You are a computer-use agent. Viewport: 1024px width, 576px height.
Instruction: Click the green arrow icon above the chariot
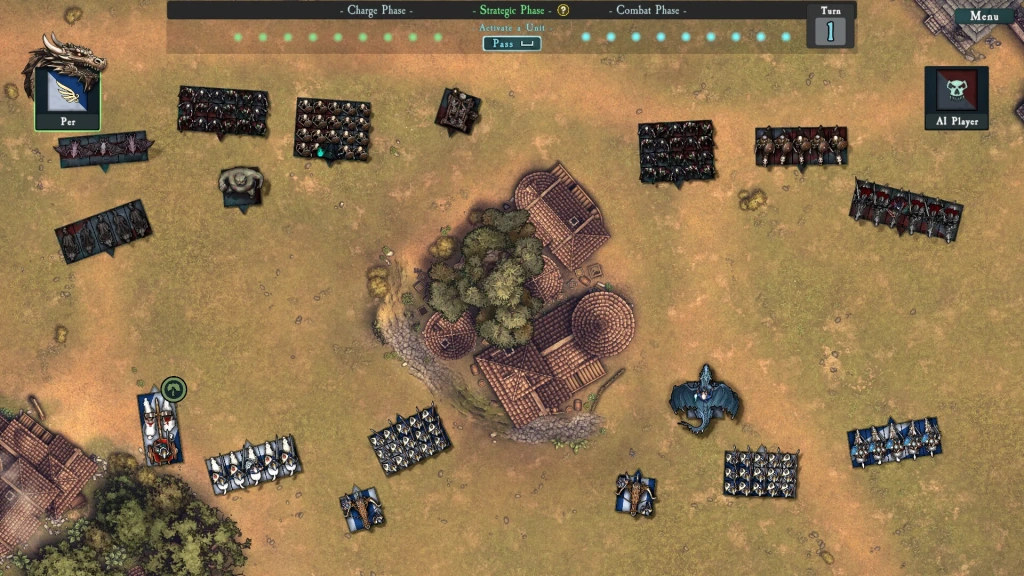click(174, 389)
